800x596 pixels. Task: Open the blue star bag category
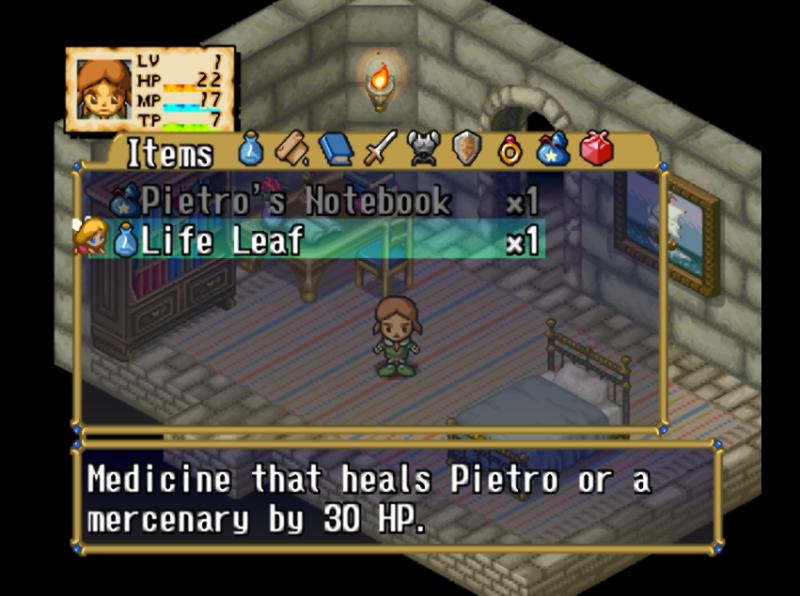tap(552, 150)
